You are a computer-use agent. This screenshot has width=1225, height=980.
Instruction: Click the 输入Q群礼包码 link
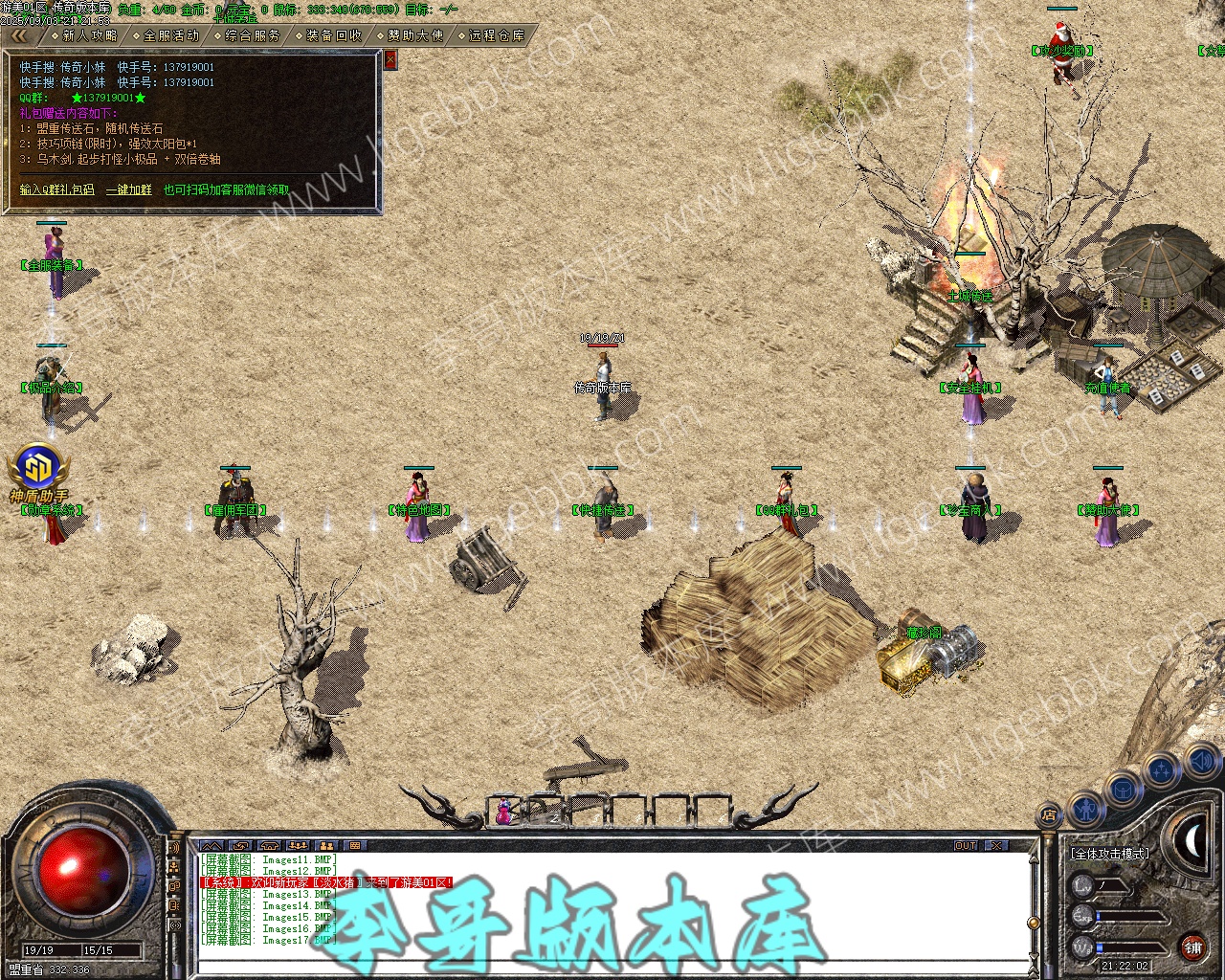click(x=57, y=189)
